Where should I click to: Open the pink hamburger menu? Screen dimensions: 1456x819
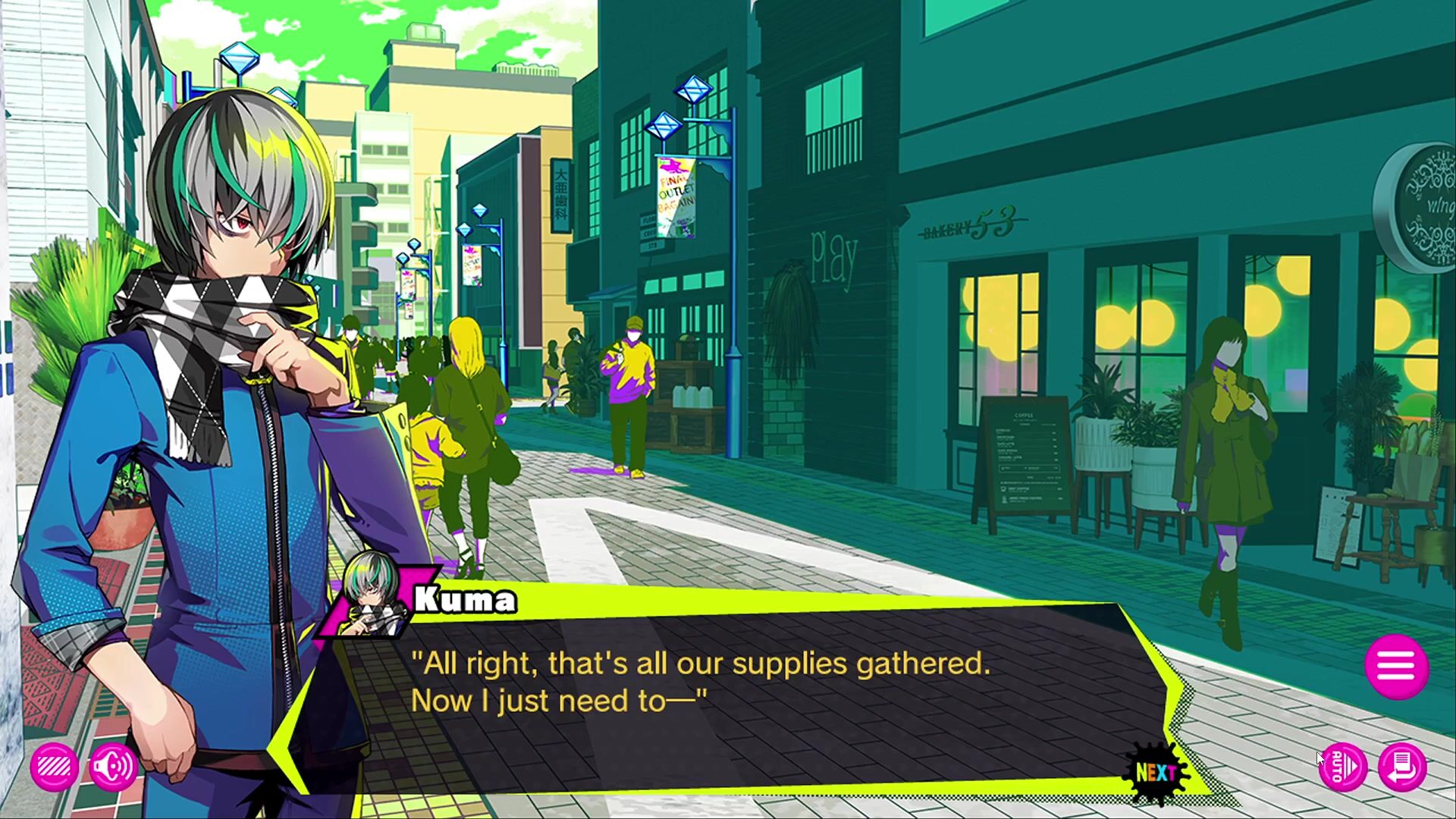[x=1396, y=667]
